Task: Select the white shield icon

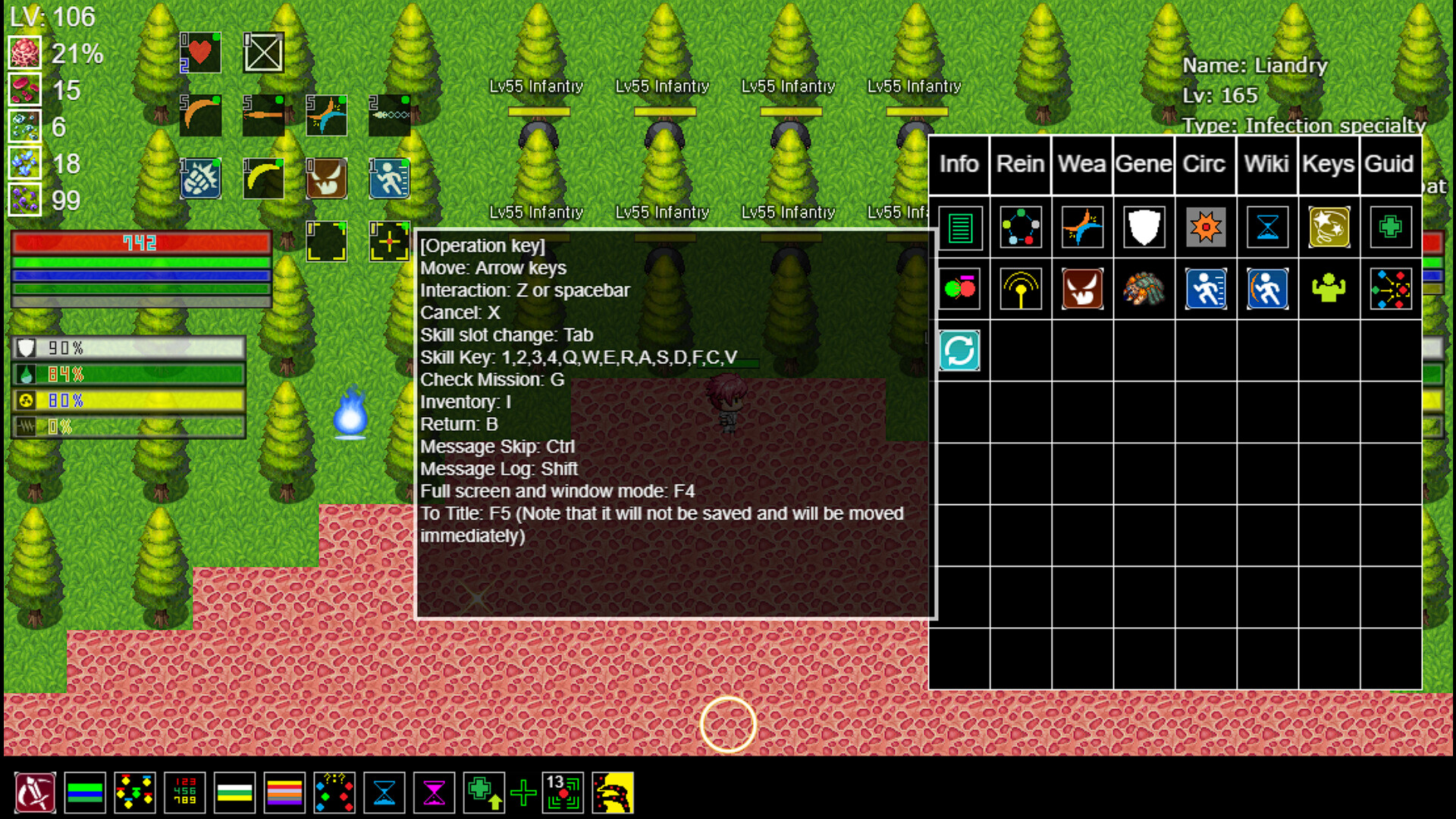Action: coord(1144,228)
